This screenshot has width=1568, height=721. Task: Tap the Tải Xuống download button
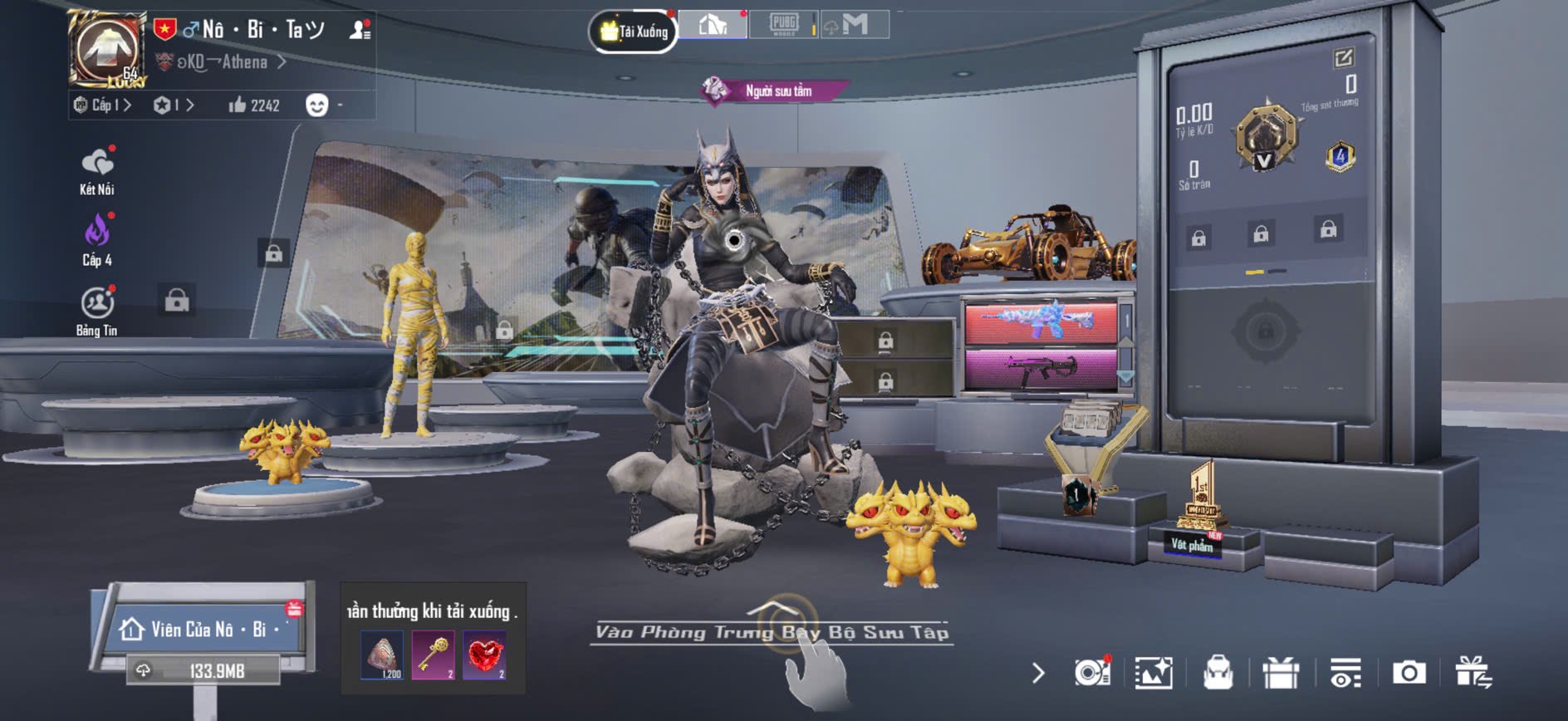click(634, 32)
